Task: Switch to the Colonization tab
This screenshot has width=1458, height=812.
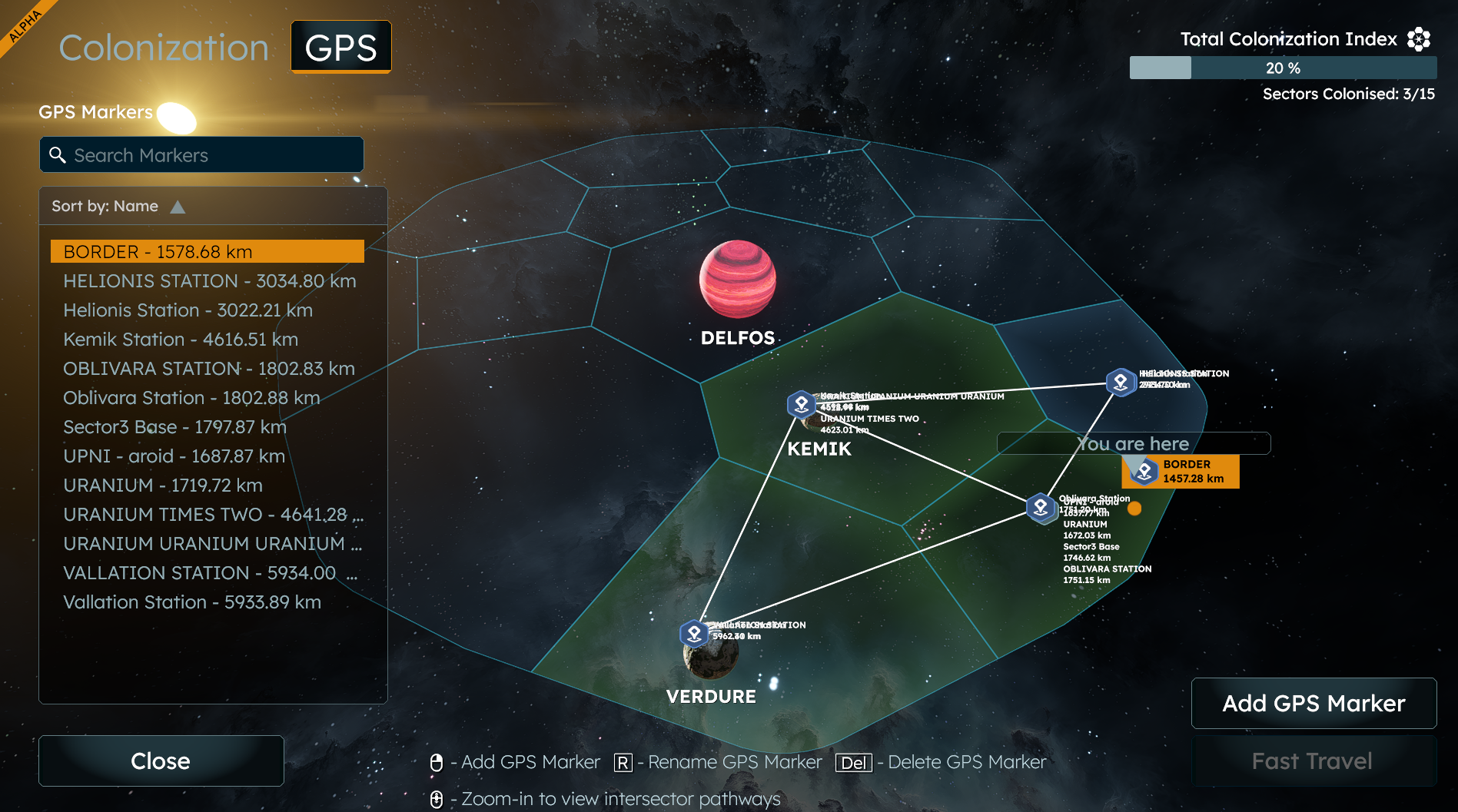Action: click(164, 48)
